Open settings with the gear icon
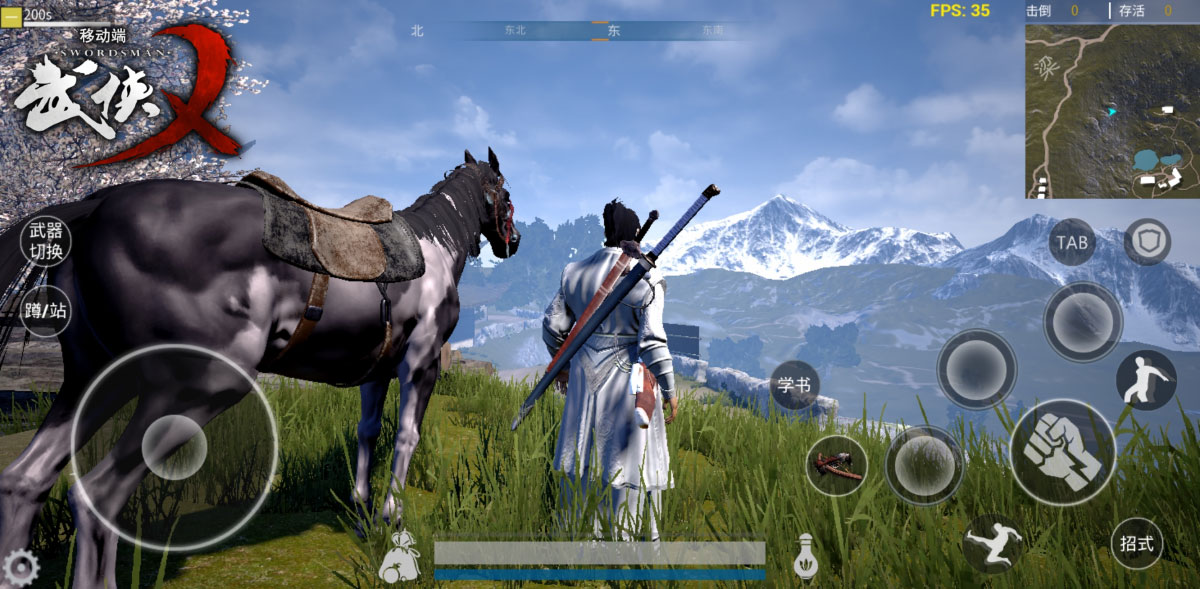 [20, 568]
